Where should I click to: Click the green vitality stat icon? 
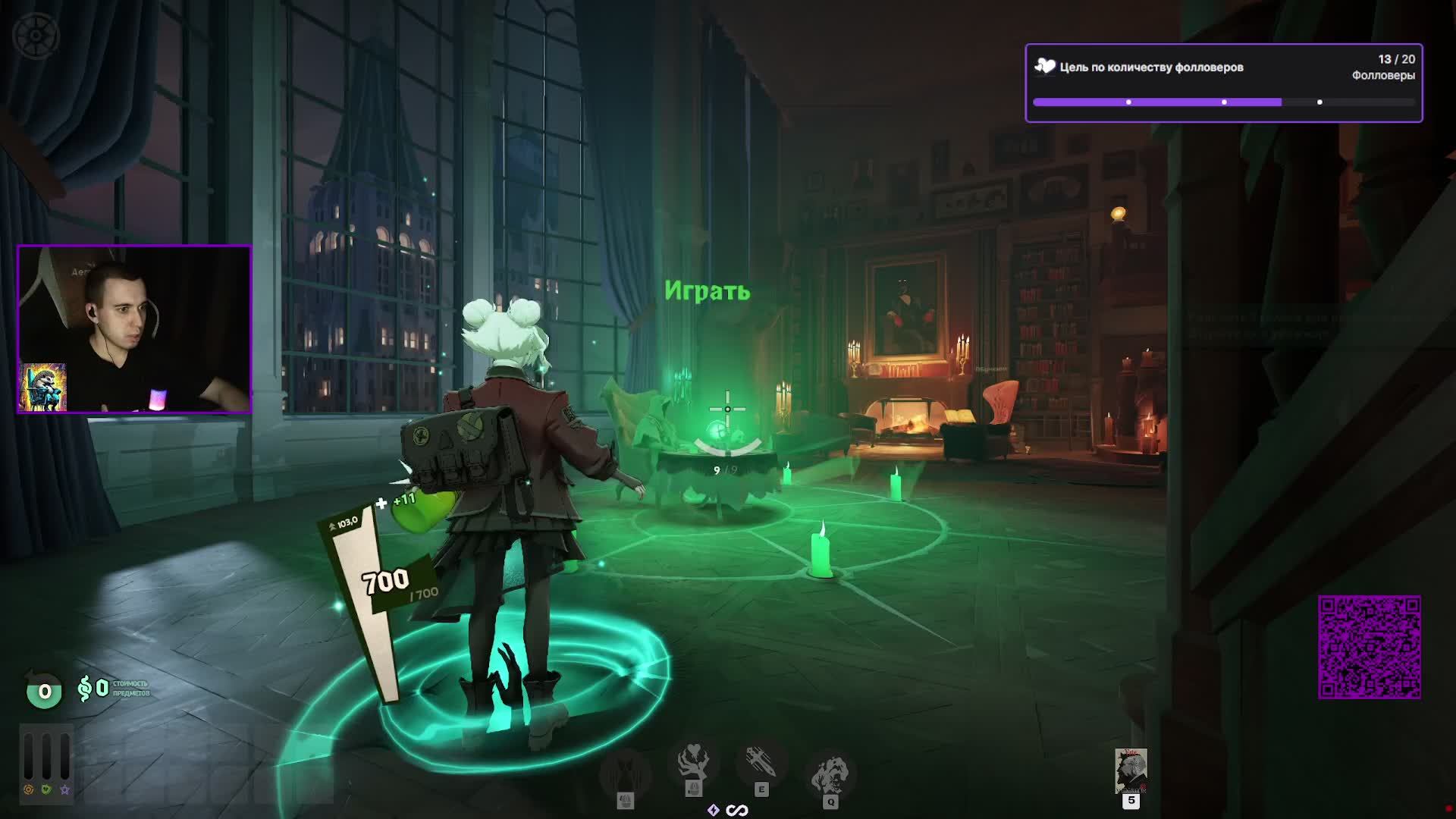[46, 789]
